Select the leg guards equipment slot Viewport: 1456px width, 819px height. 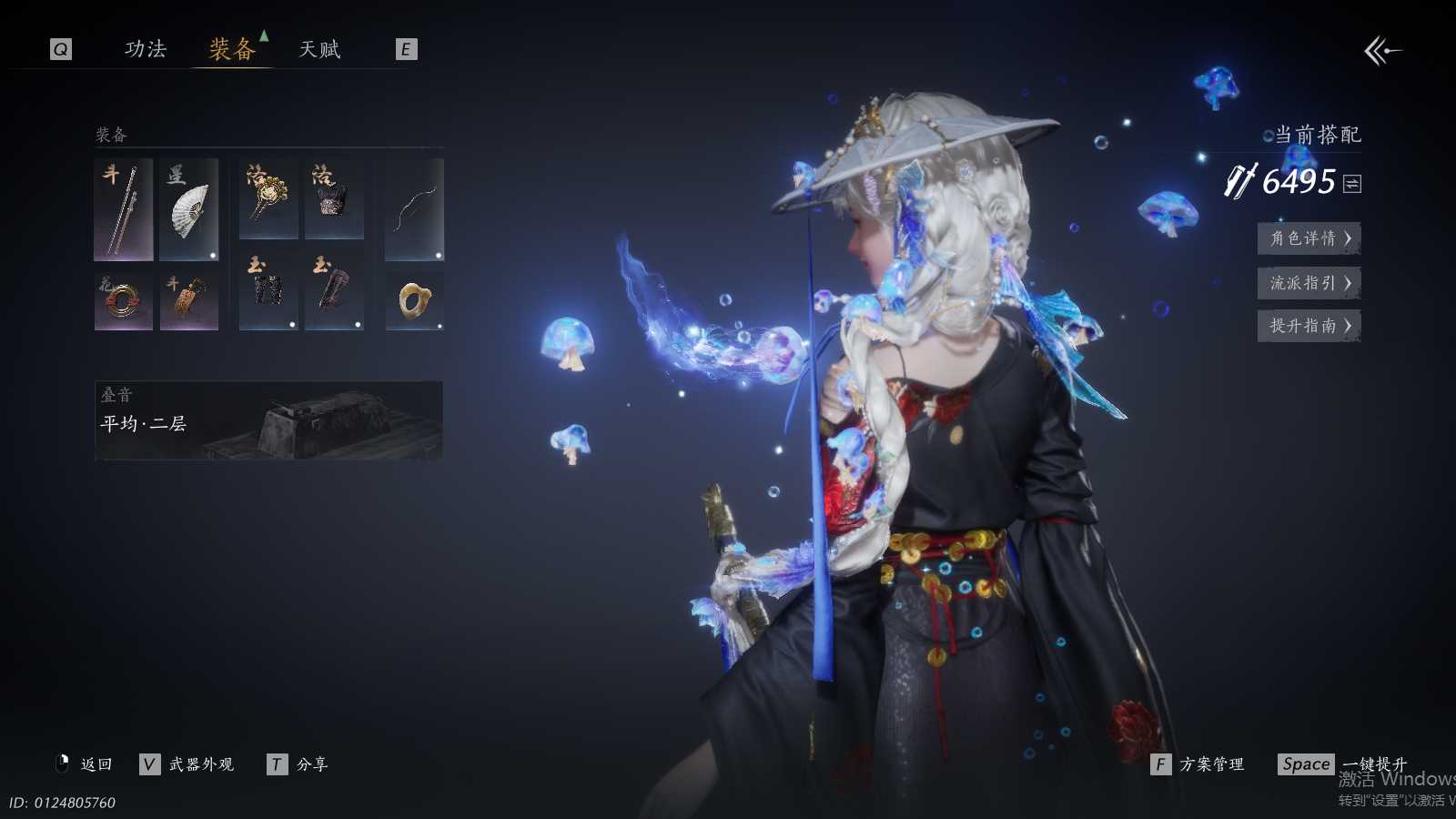tap(268, 289)
